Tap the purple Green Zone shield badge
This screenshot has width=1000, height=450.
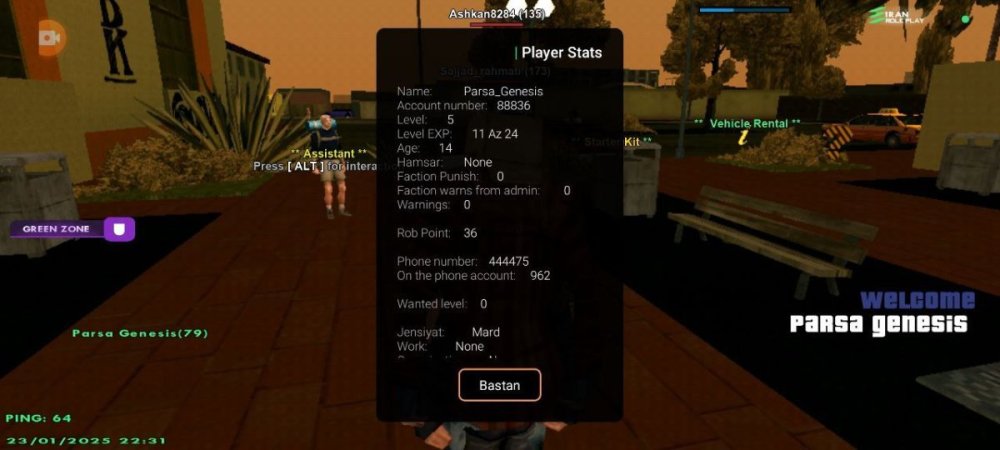[119, 229]
